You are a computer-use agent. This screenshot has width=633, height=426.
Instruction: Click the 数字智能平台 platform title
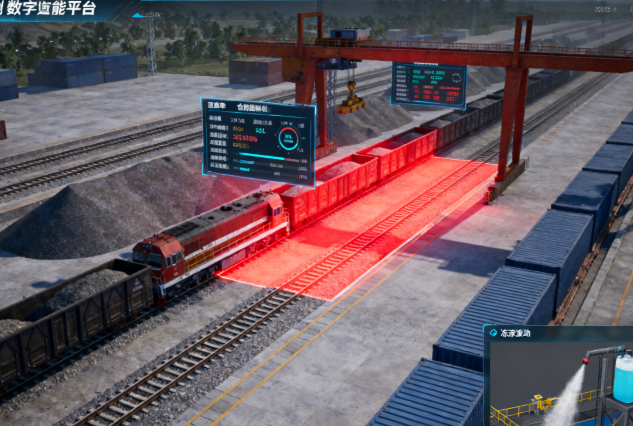(x=60, y=7)
